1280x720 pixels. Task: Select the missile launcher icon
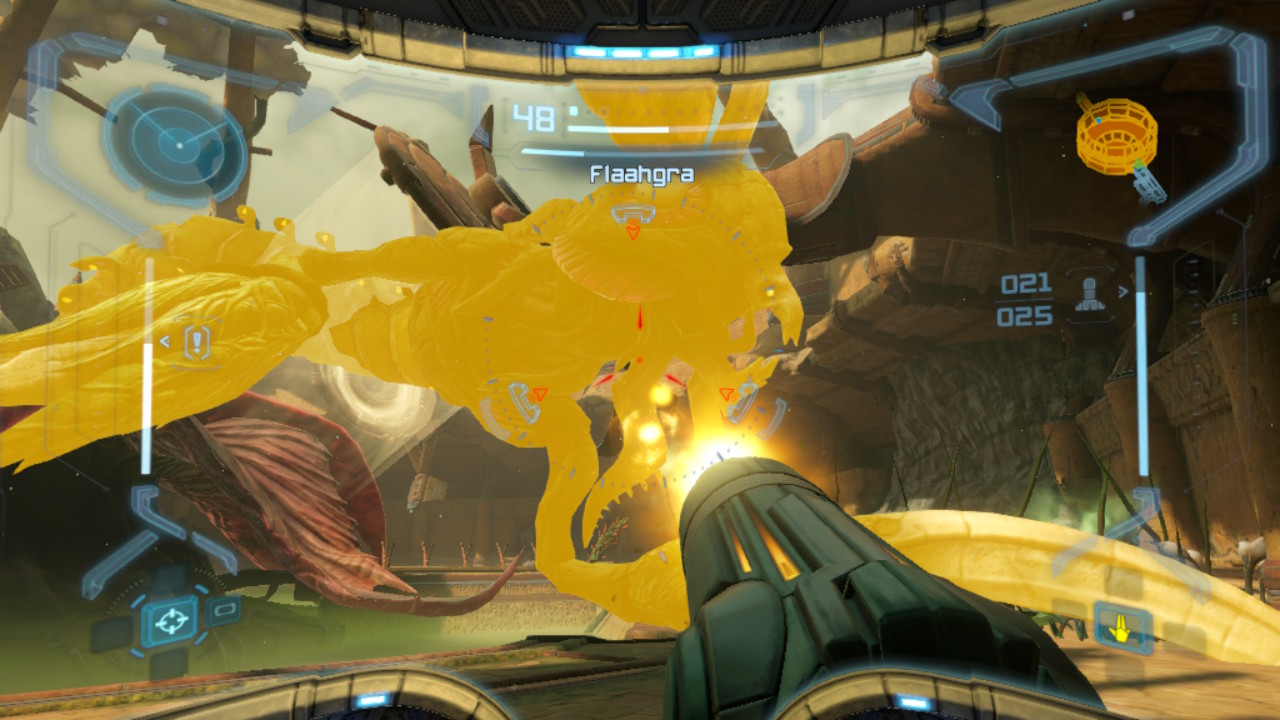[x=1088, y=296]
